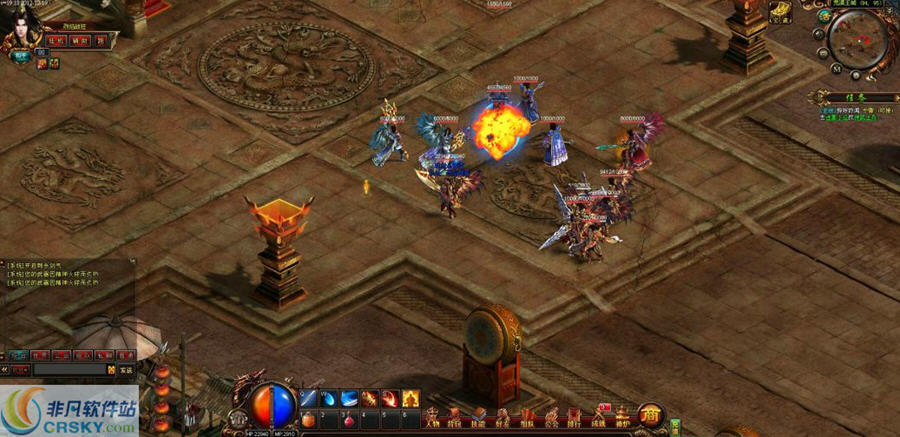Use the orange pouch item in slot one
This screenshot has width=900, height=437.
(x=308, y=419)
